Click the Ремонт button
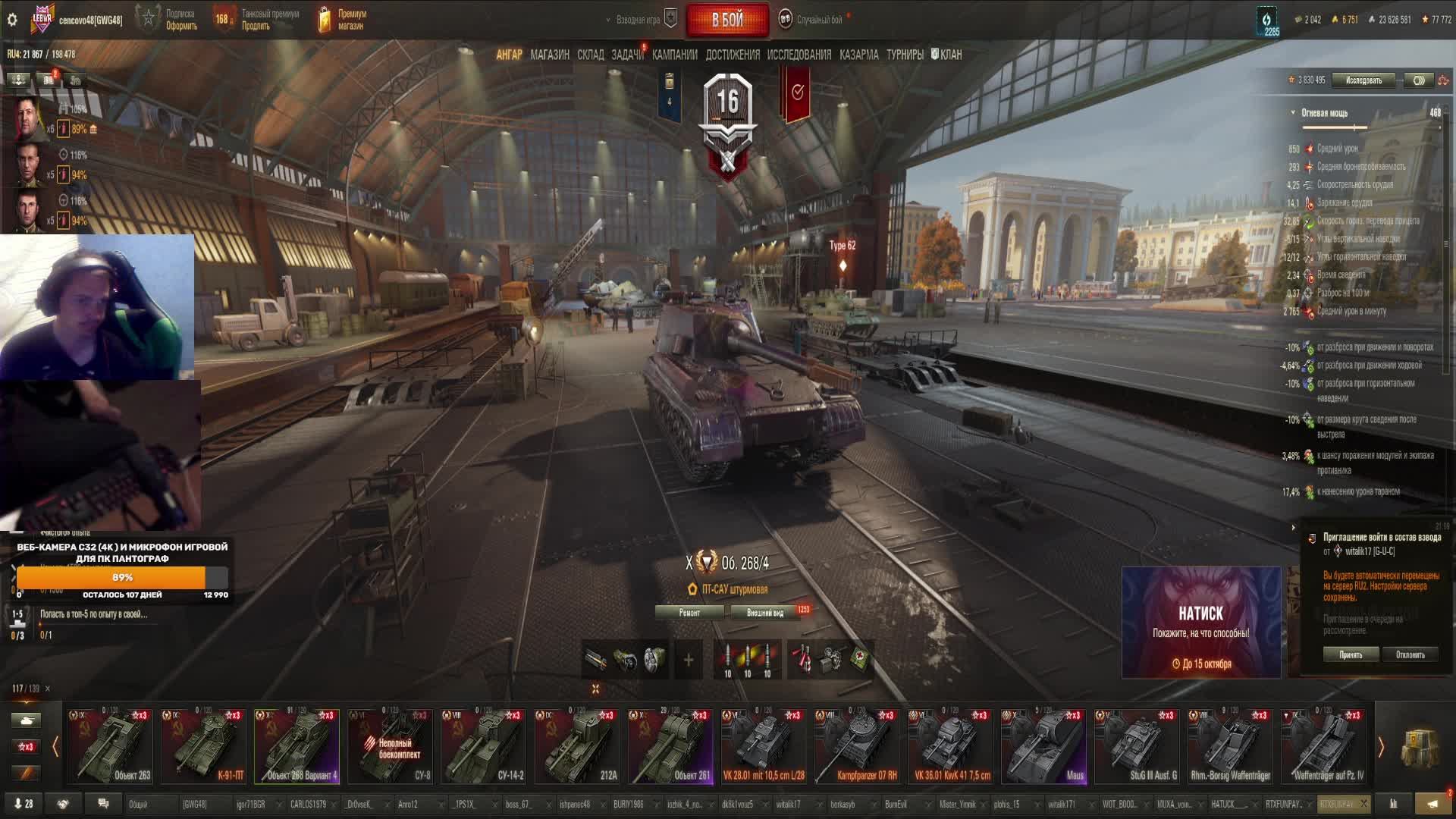 pos(689,613)
